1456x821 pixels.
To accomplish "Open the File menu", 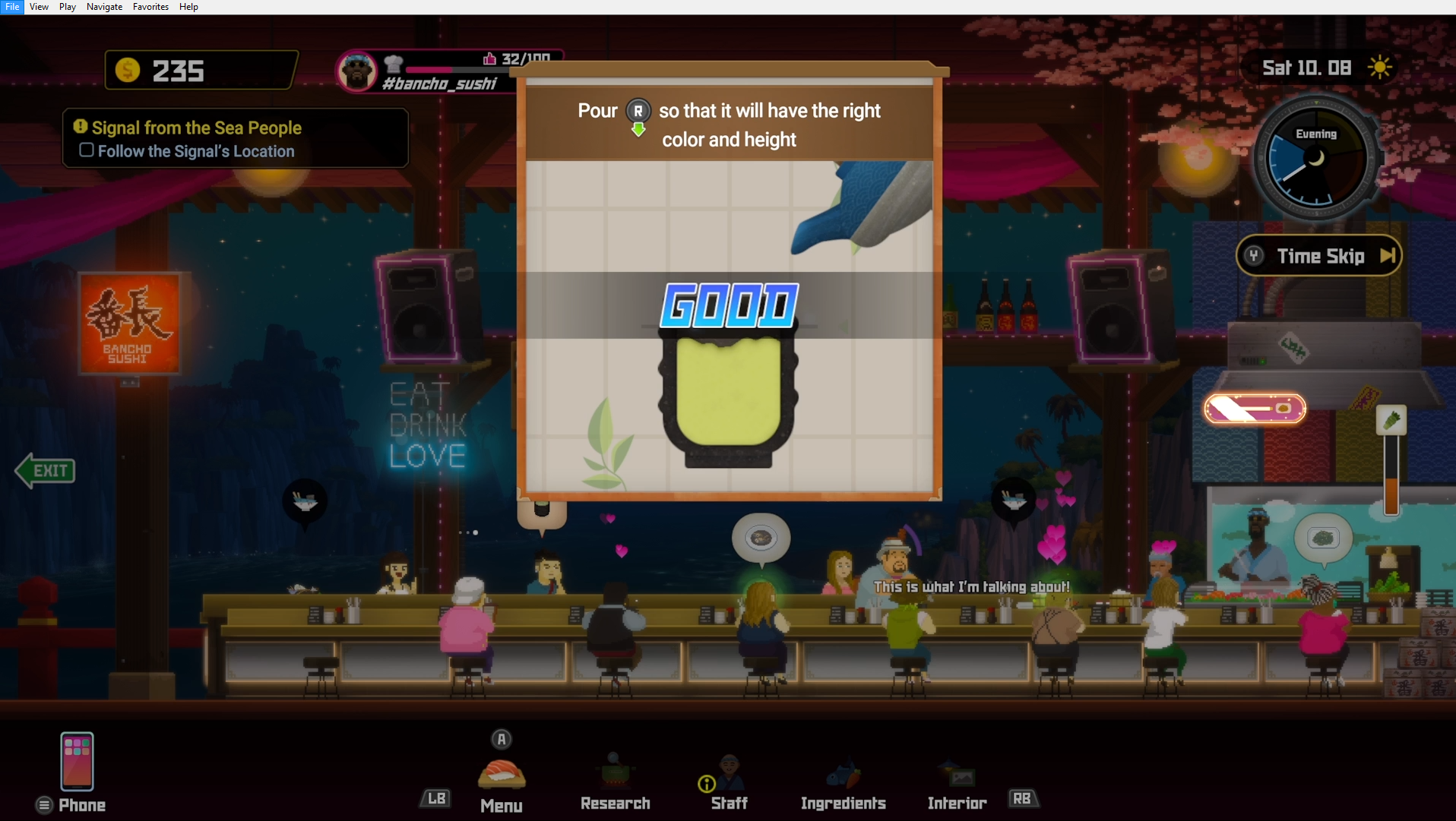I will click(x=12, y=7).
